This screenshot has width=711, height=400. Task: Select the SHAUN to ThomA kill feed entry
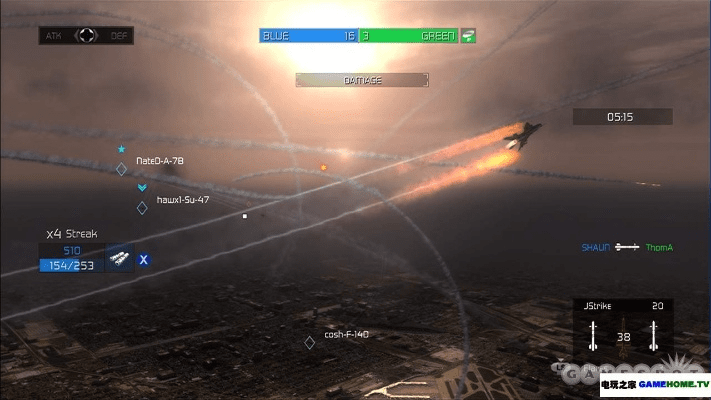coord(627,247)
